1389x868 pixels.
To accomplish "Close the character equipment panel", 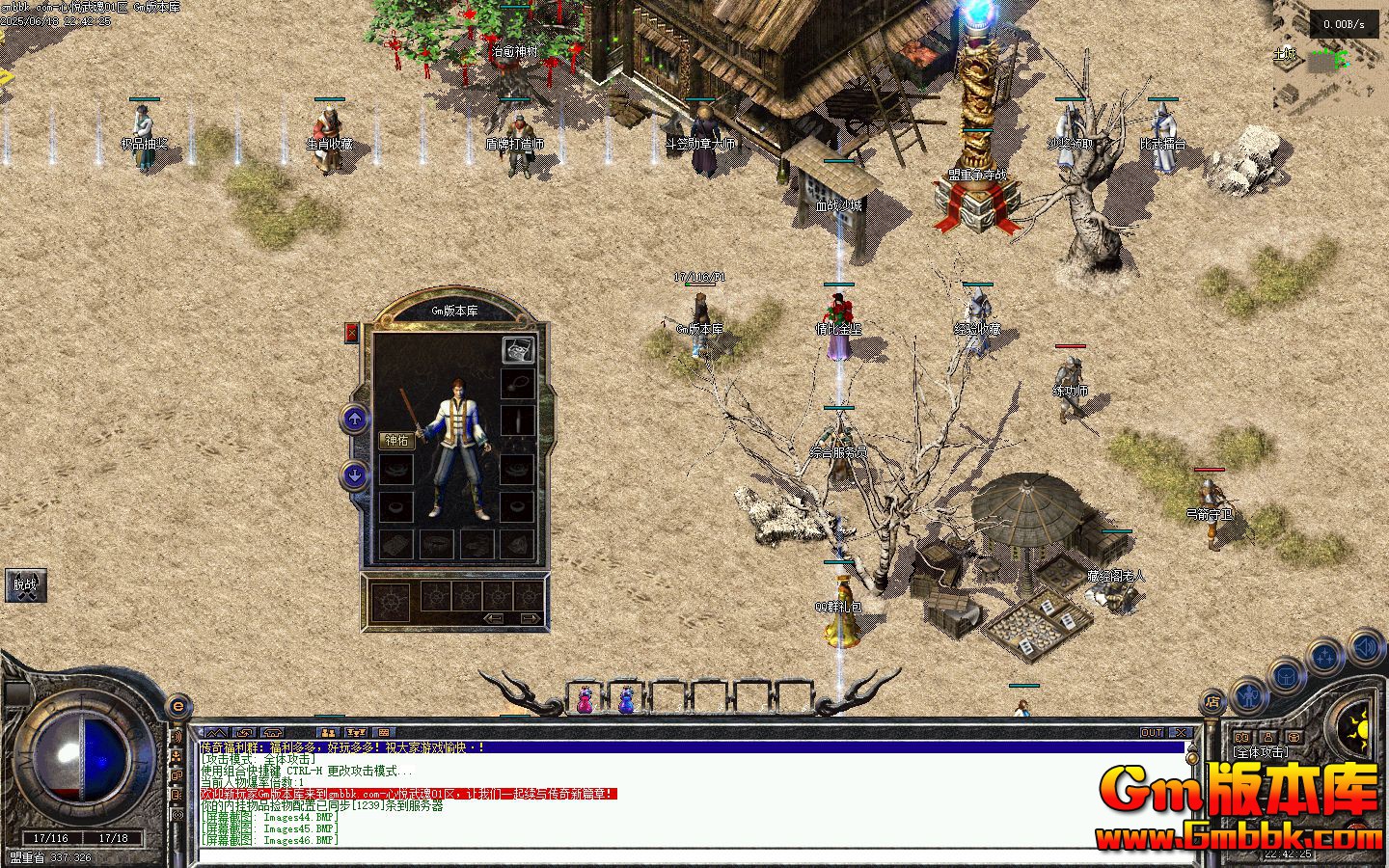I will [x=351, y=333].
